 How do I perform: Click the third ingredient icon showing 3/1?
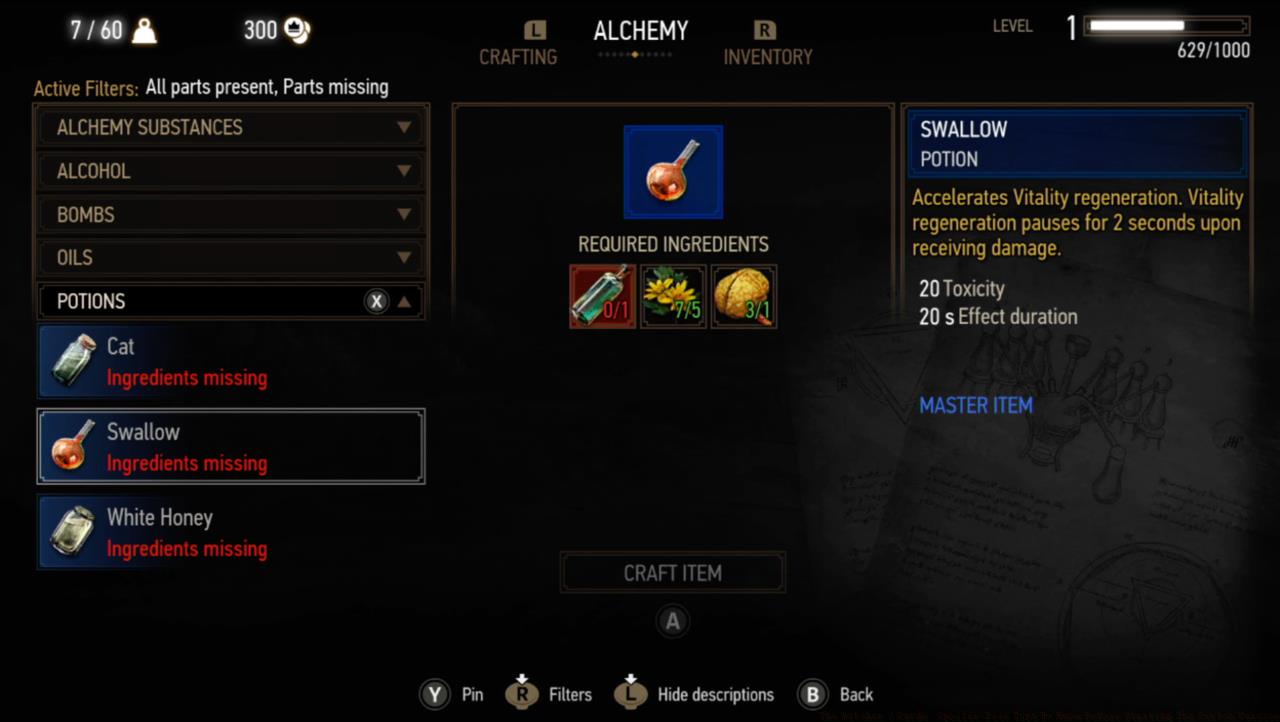[743, 296]
